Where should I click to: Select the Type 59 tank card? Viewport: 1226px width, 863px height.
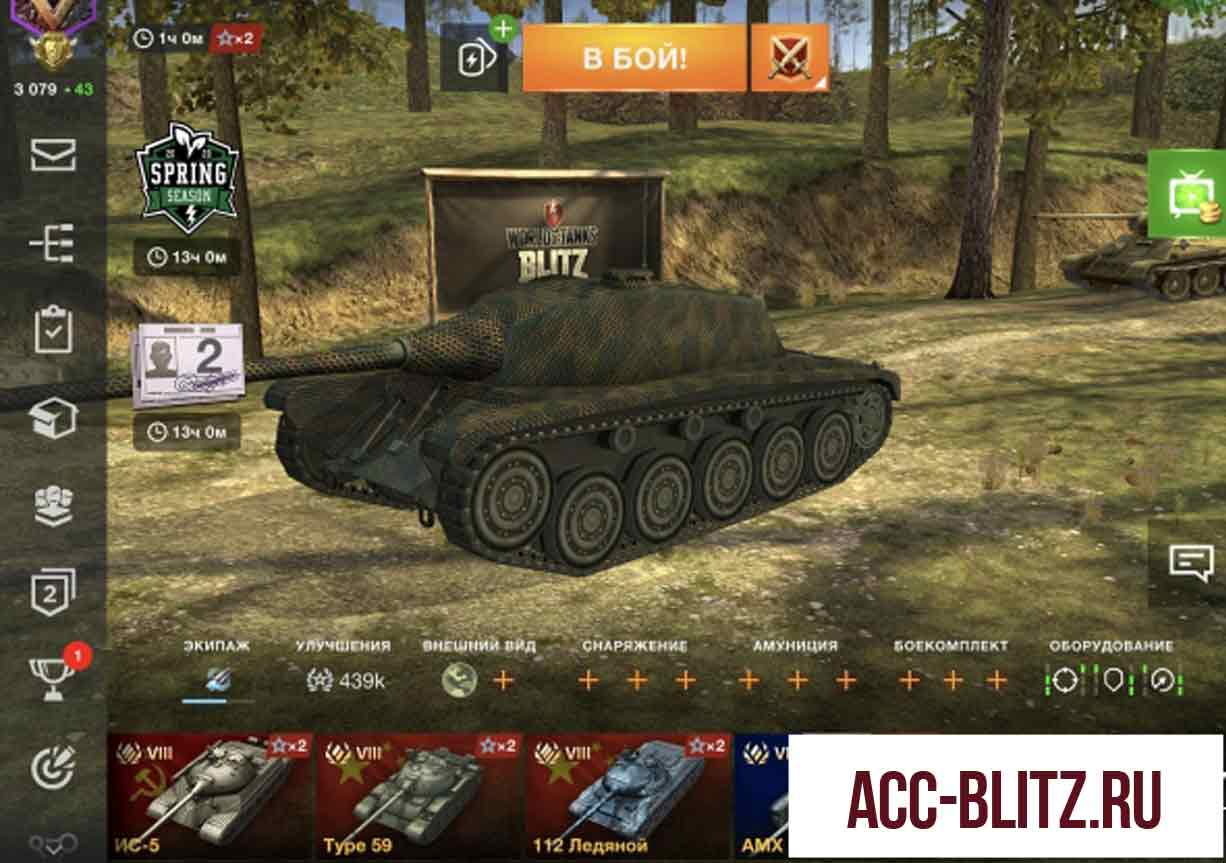[418, 796]
